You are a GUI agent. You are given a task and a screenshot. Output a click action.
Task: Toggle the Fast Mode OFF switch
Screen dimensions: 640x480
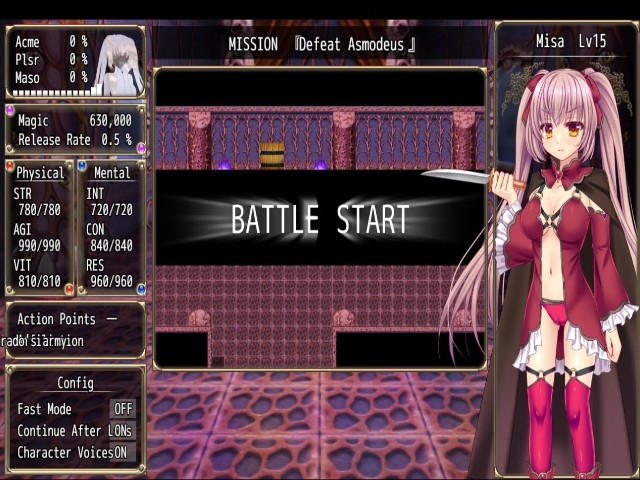(x=123, y=409)
